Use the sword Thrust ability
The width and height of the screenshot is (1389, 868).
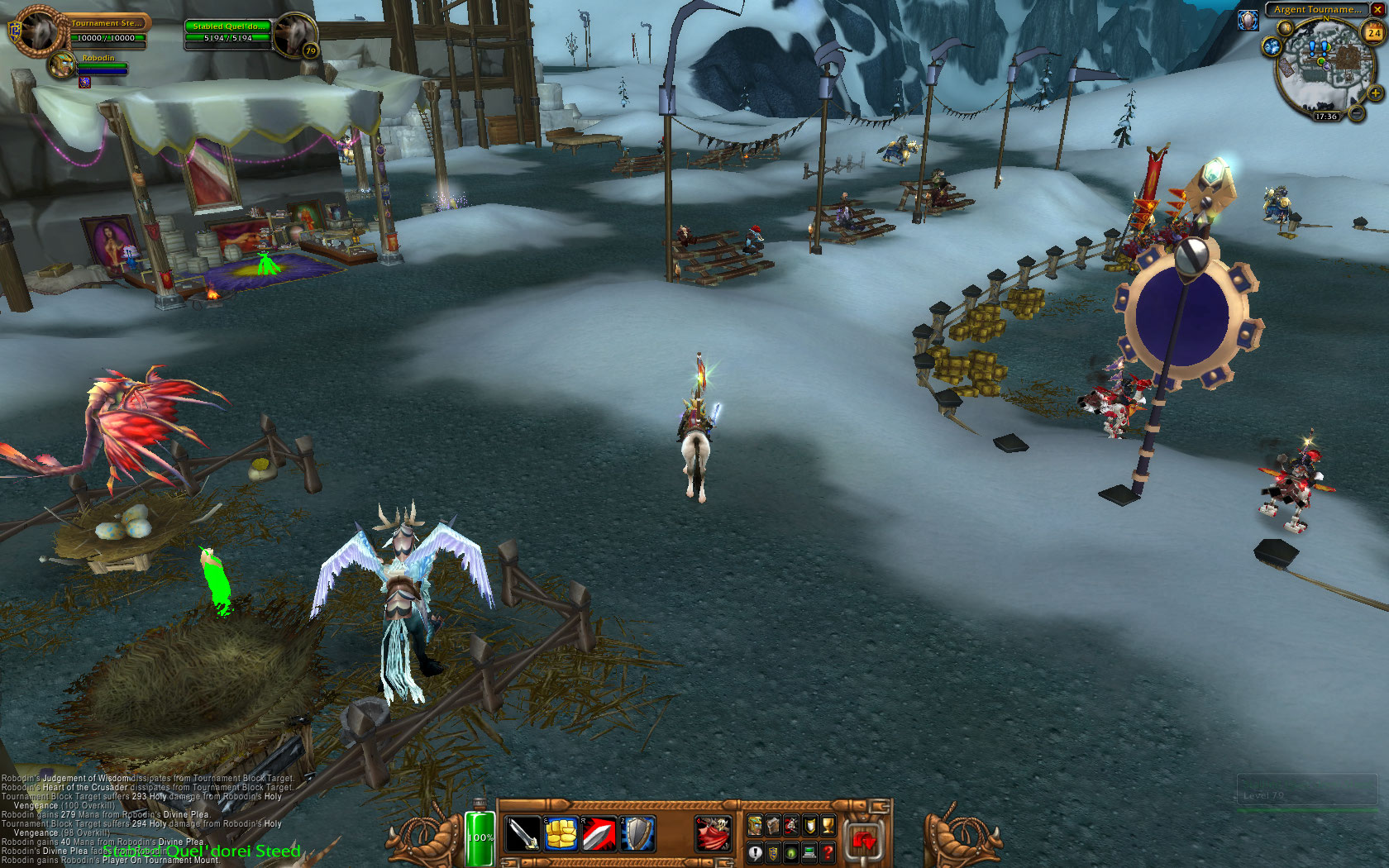click(x=522, y=833)
